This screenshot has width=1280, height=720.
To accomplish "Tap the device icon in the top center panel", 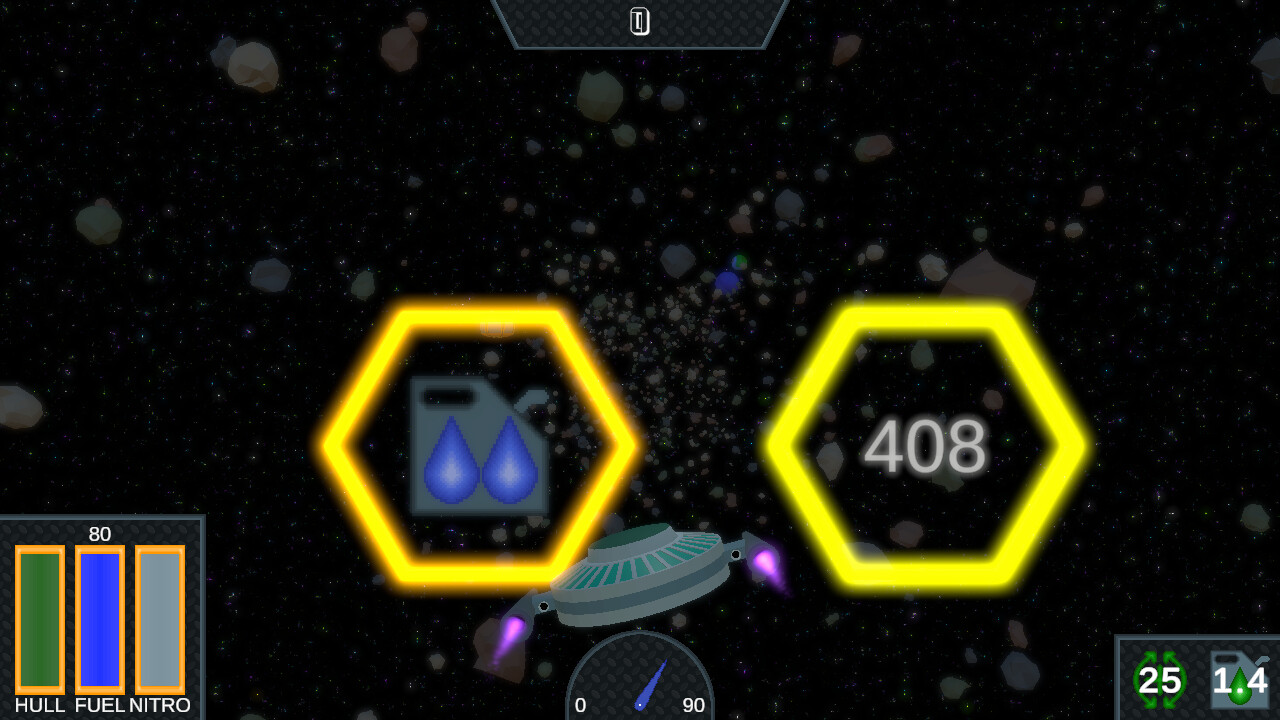I will click(x=639, y=20).
